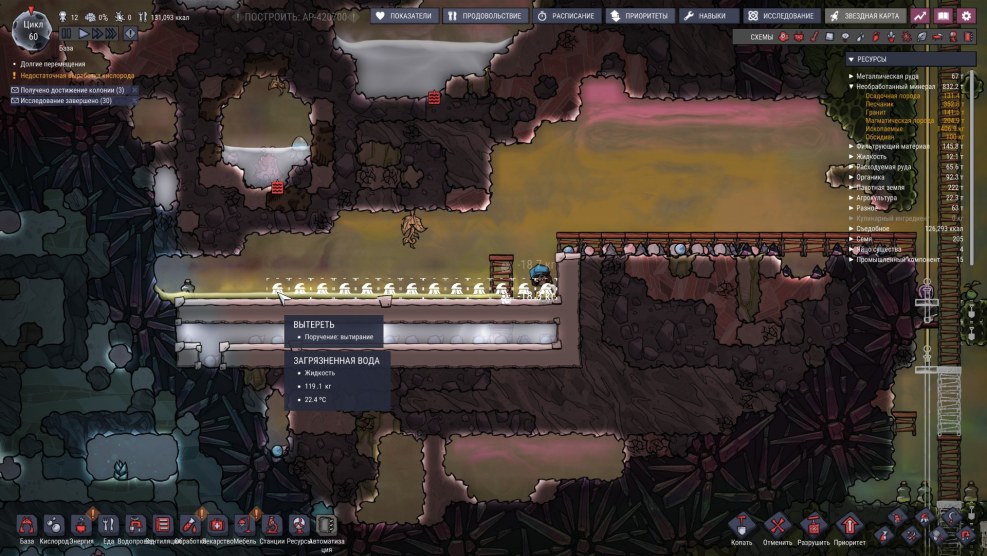The height and width of the screenshot is (556, 987).
Task: Open the Звёздная карта starmap
Action: [864, 16]
